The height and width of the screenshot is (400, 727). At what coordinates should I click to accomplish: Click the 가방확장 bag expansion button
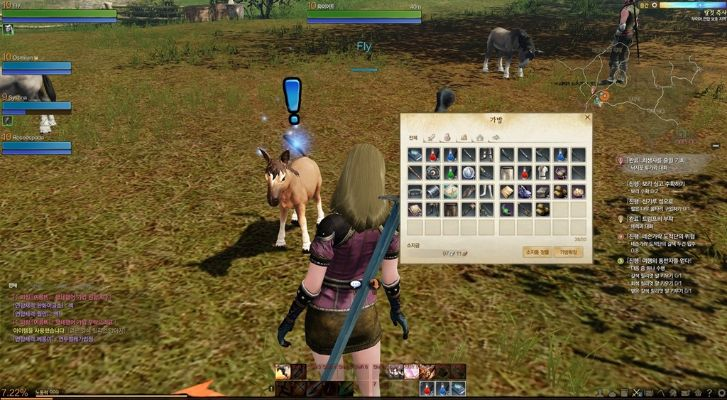tap(569, 254)
